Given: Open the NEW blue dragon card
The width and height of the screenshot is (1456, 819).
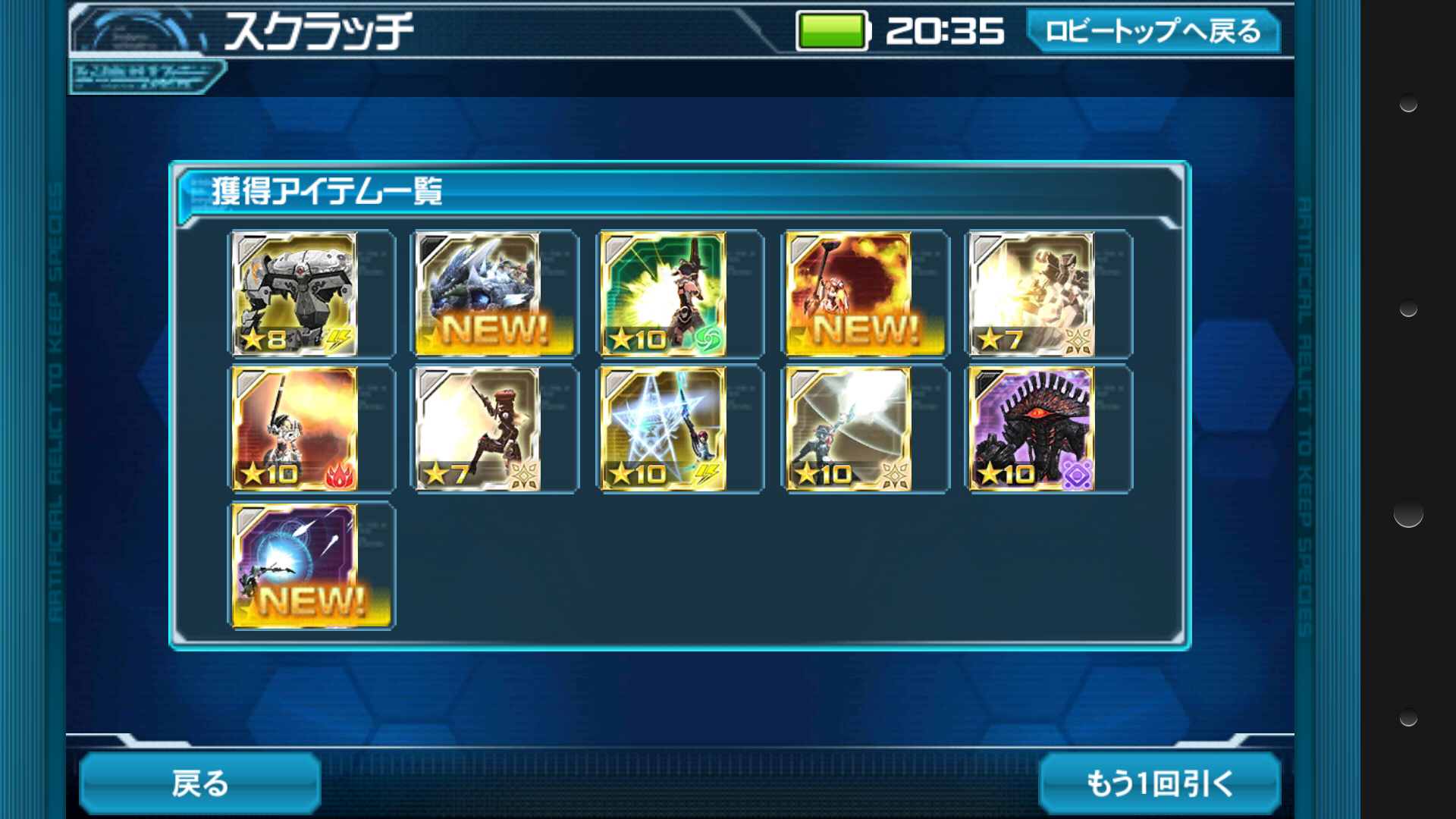Looking at the screenshot, I should click(x=479, y=294).
